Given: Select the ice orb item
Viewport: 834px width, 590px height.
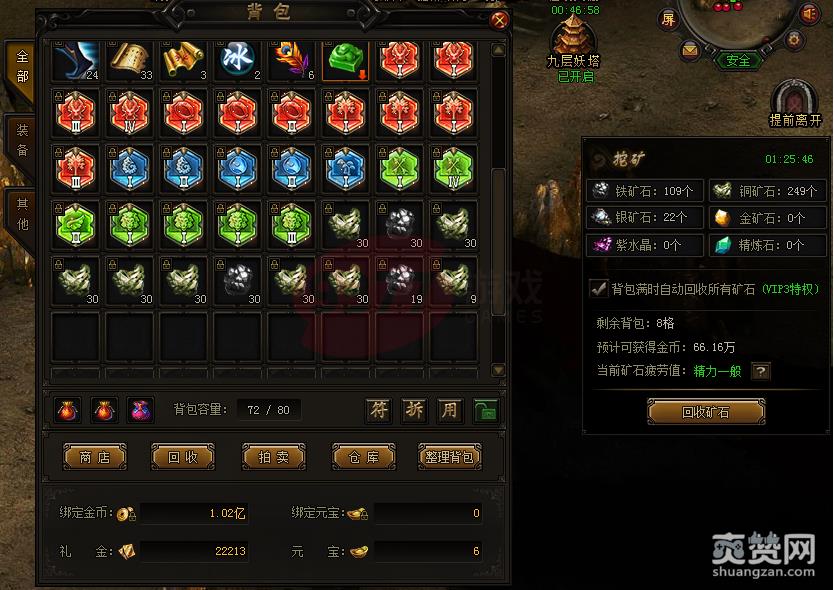Looking at the screenshot, I should (x=239, y=58).
